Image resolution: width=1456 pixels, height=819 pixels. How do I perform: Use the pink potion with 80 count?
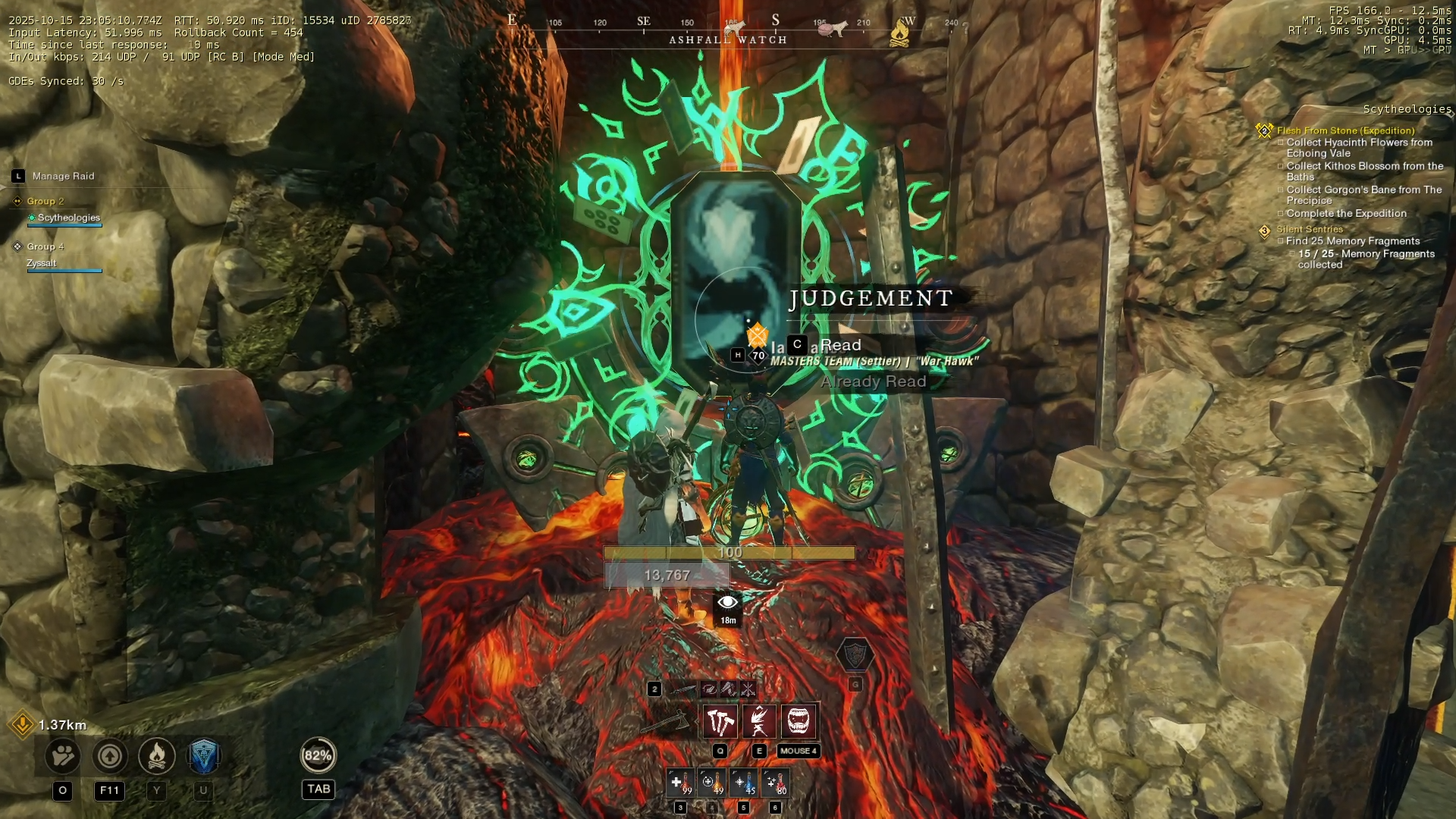point(775,783)
